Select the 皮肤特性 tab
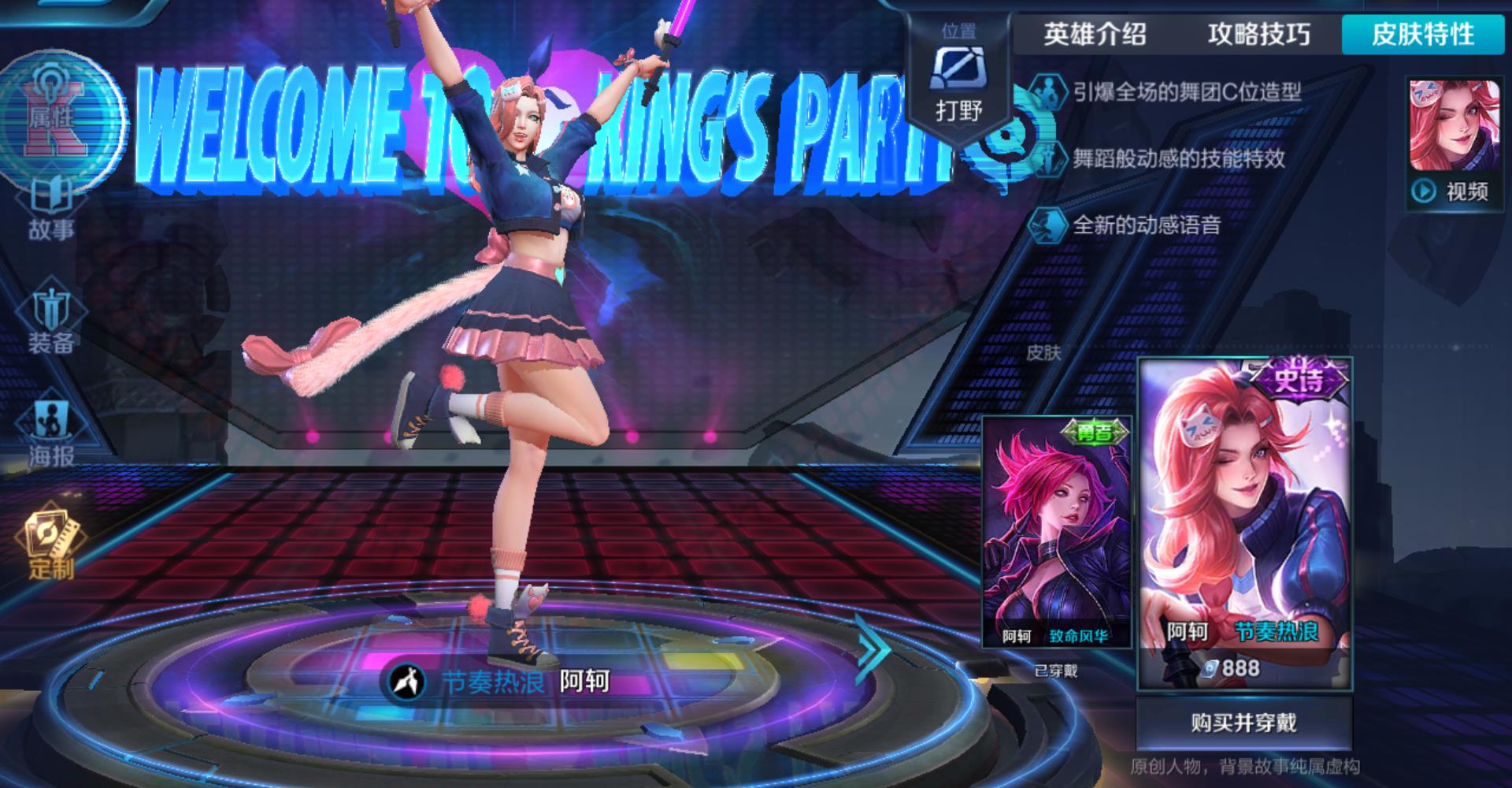Viewport: 1512px width, 788px height. click(1423, 35)
